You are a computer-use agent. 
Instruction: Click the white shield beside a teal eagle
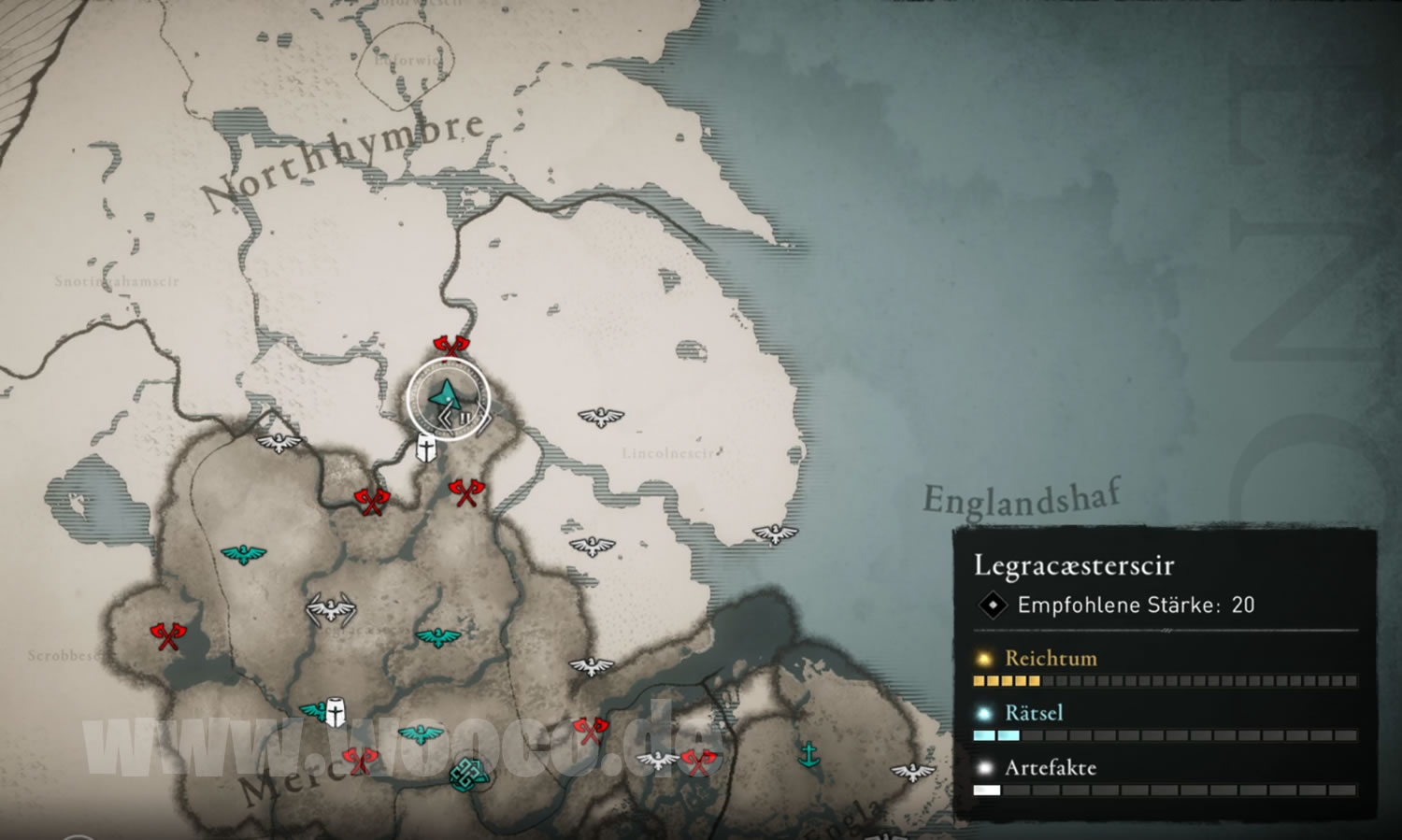[335, 713]
